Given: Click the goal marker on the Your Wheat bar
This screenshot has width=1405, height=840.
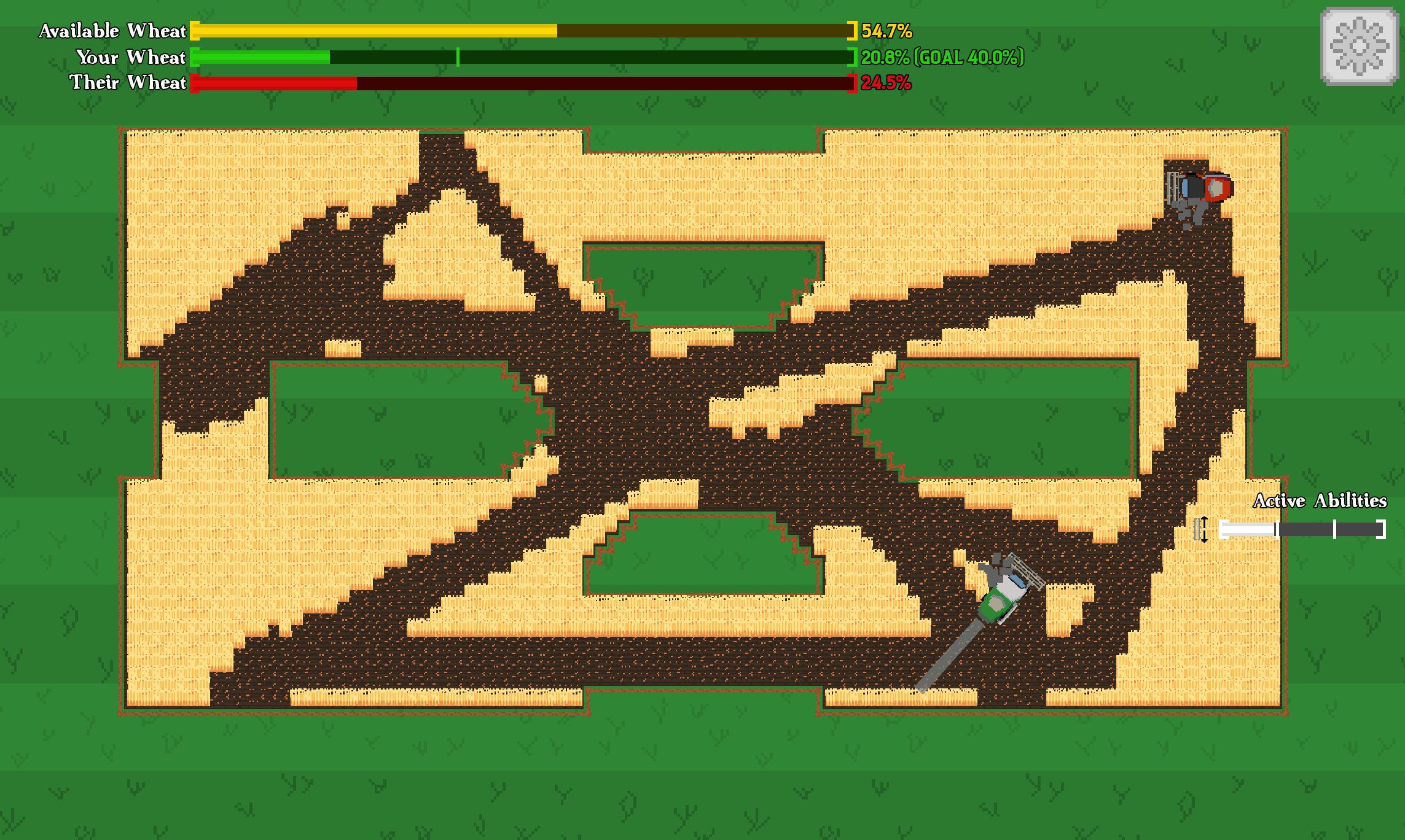Looking at the screenshot, I should pos(458,58).
